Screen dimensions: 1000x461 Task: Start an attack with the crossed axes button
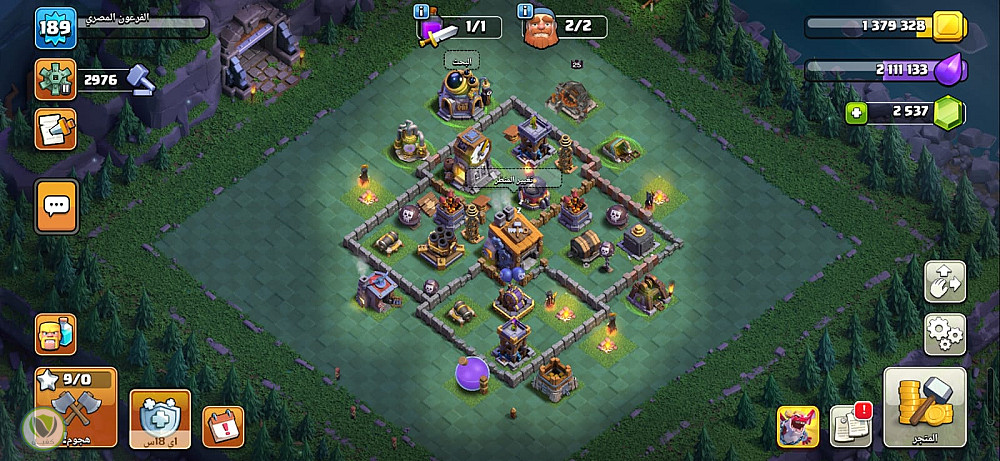coord(75,406)
